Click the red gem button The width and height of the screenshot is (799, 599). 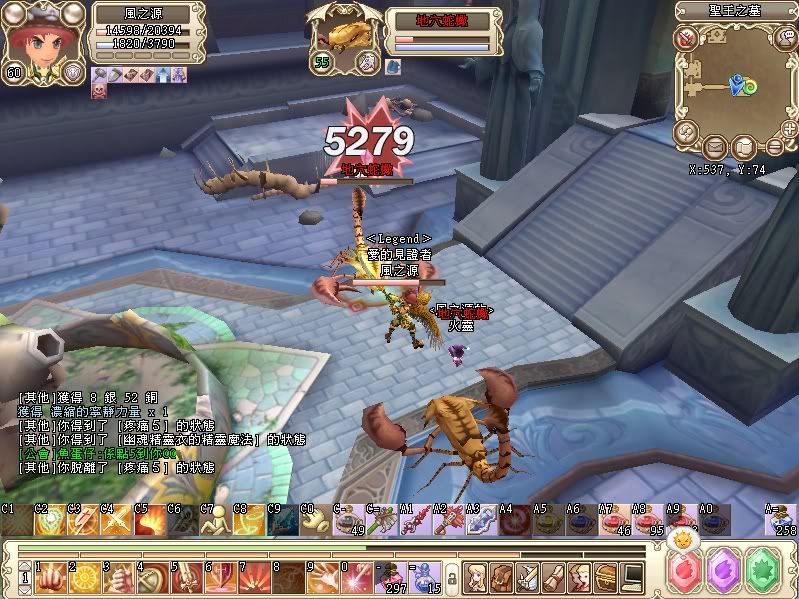click(x=688, y=572)
